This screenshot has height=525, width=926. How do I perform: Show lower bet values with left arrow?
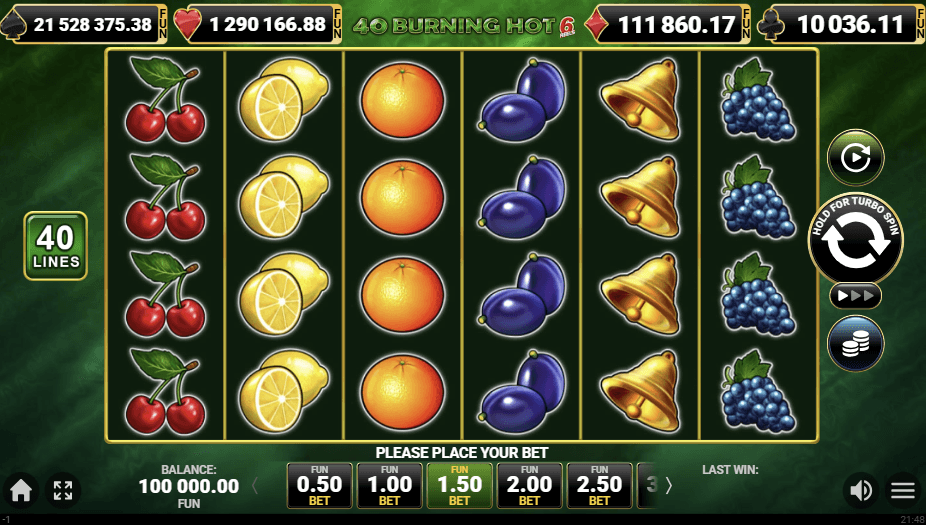pos(255,486)
